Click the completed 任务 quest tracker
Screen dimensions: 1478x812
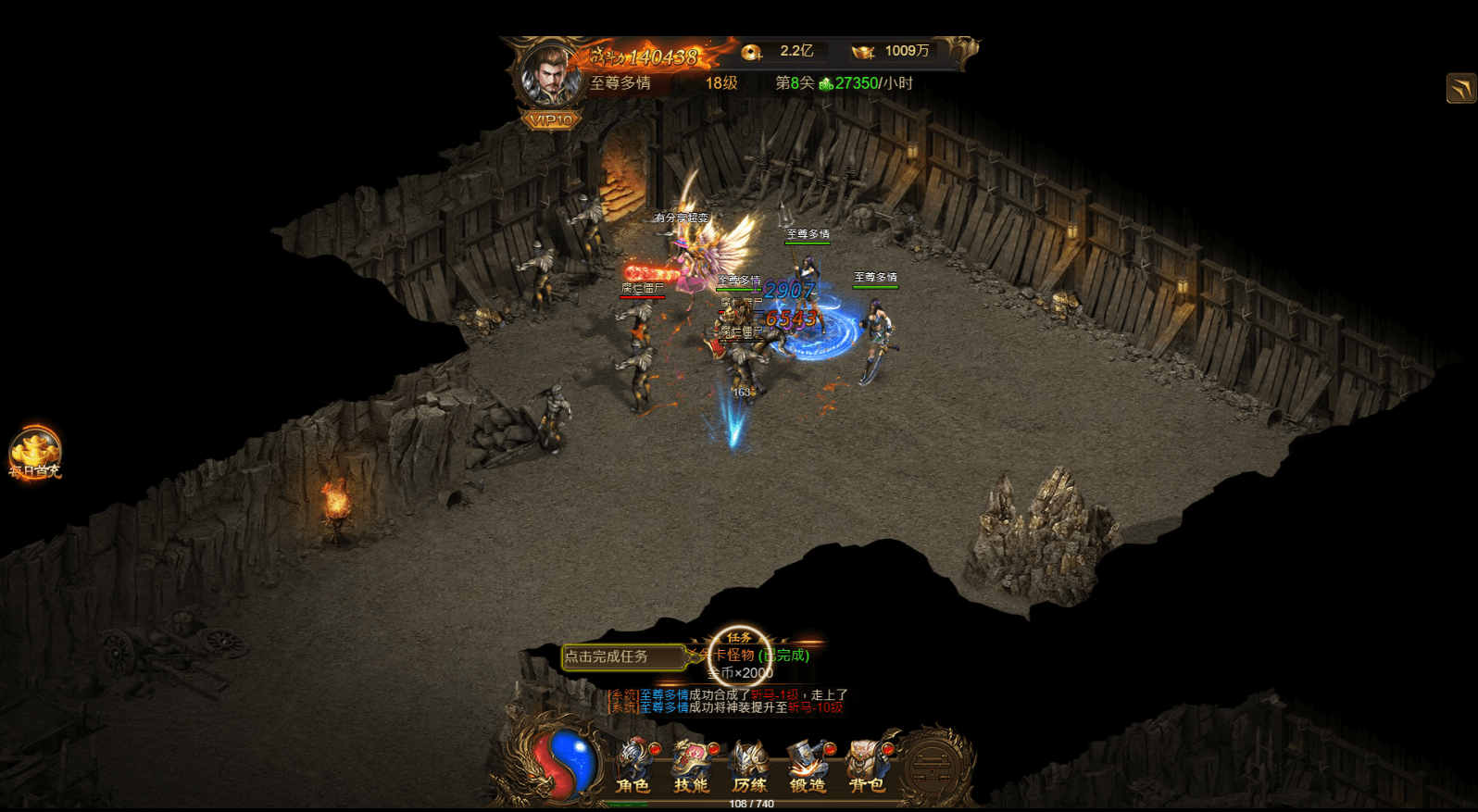[x=740, y=656]
